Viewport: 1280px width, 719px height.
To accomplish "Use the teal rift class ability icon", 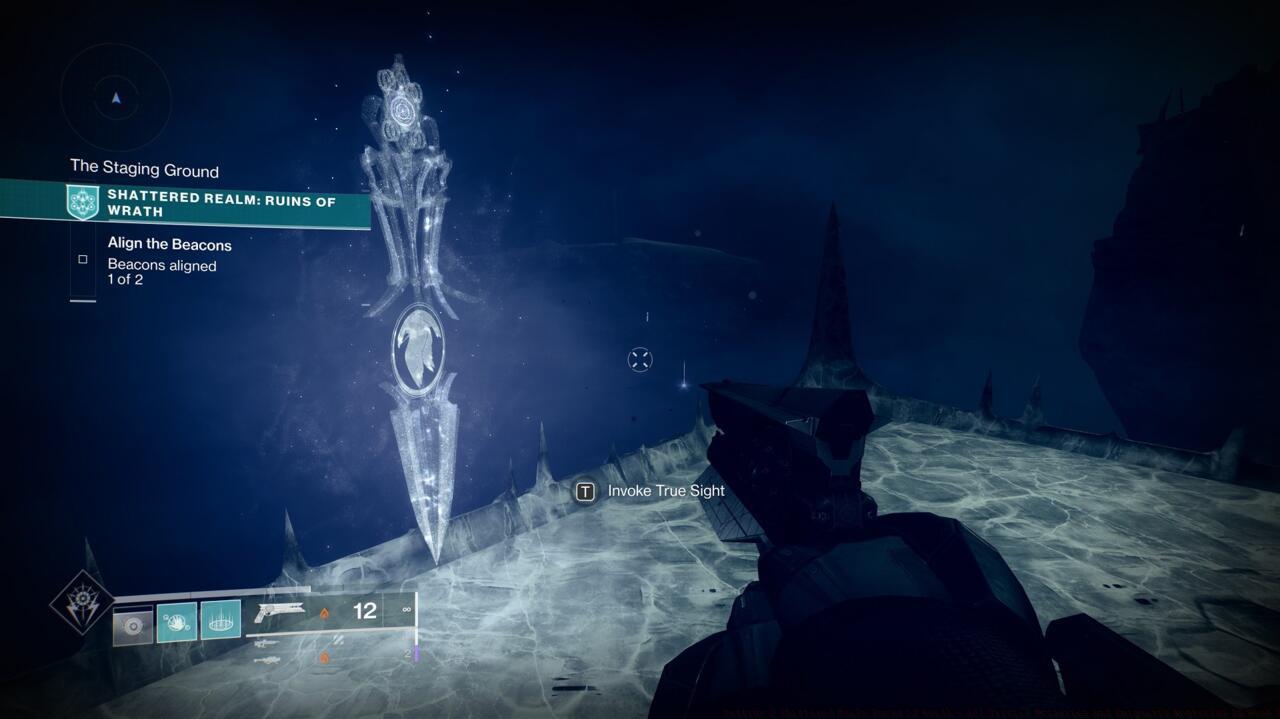I will pos(221,620).
